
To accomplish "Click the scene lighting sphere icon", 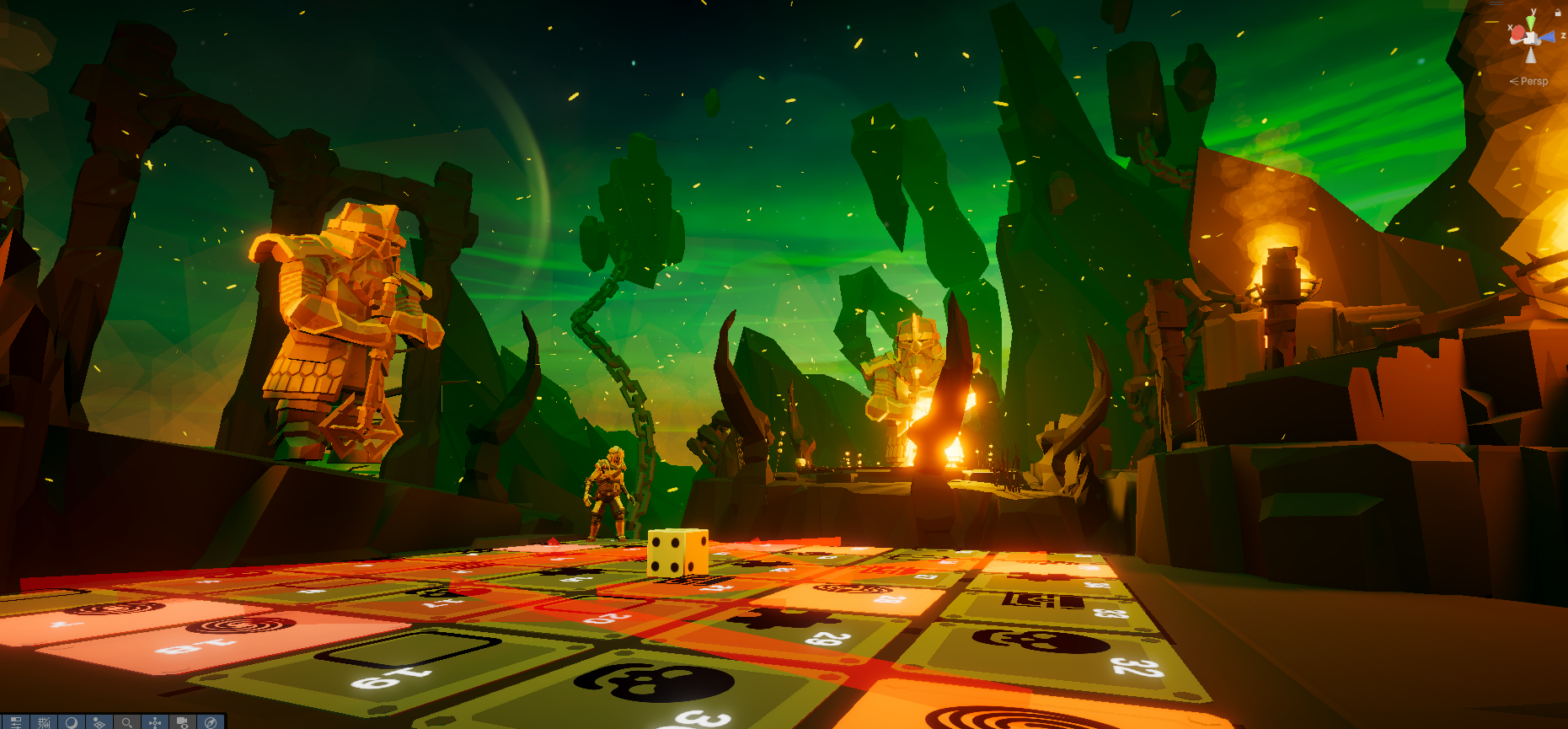I will 72,722.
